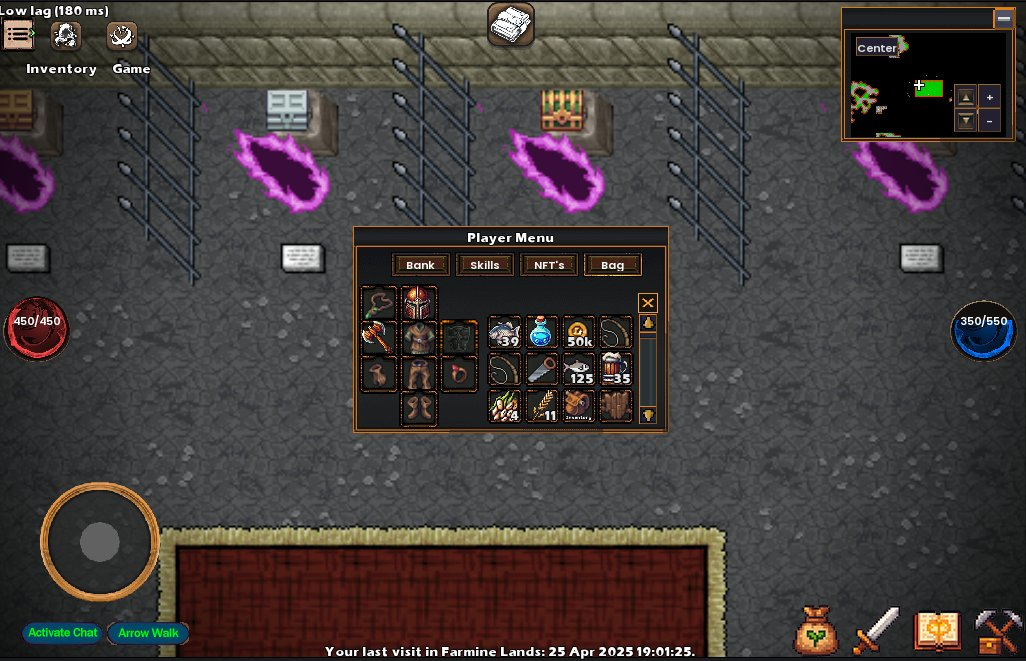Image resolution: width=1026 pixels, height=661 pixels.
Task: Toggle the Activate Chat button
Action: pyautogui.click(x=63, y=633)
